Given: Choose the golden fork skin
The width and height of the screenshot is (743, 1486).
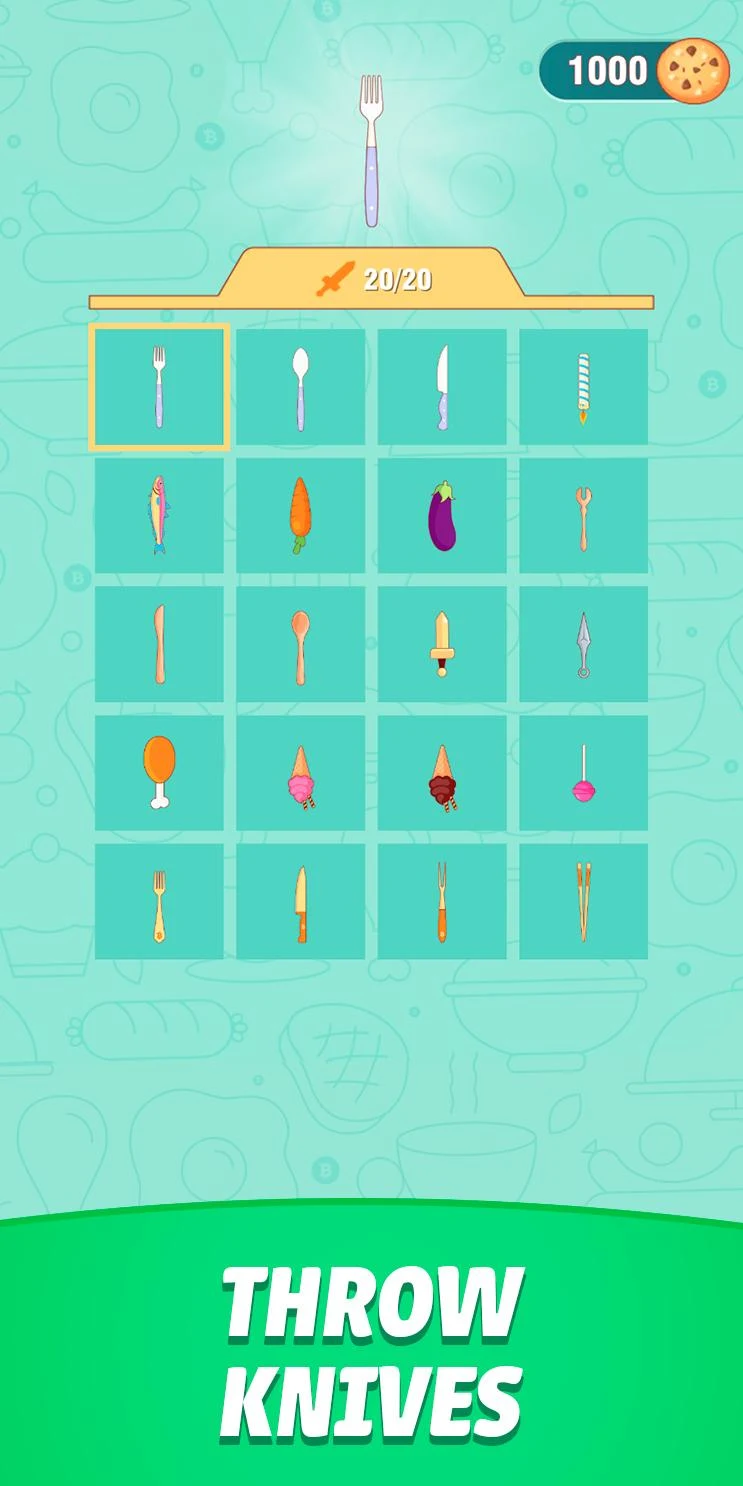Looking at the screenshot, I should (159, 901).
